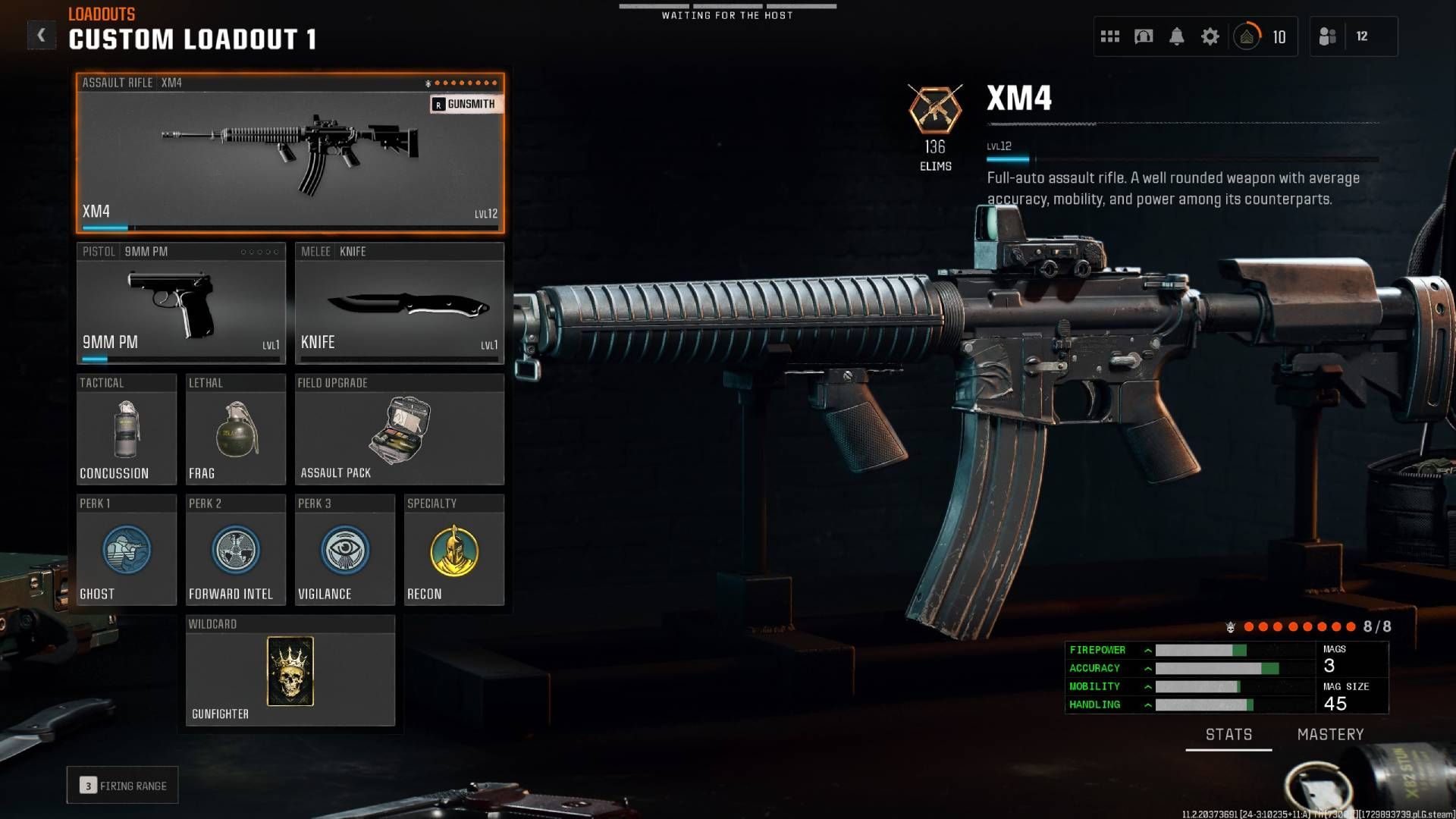Open the channels headset icon
Viewport: 1456px width, 819px height.
tap(1144, 36)
